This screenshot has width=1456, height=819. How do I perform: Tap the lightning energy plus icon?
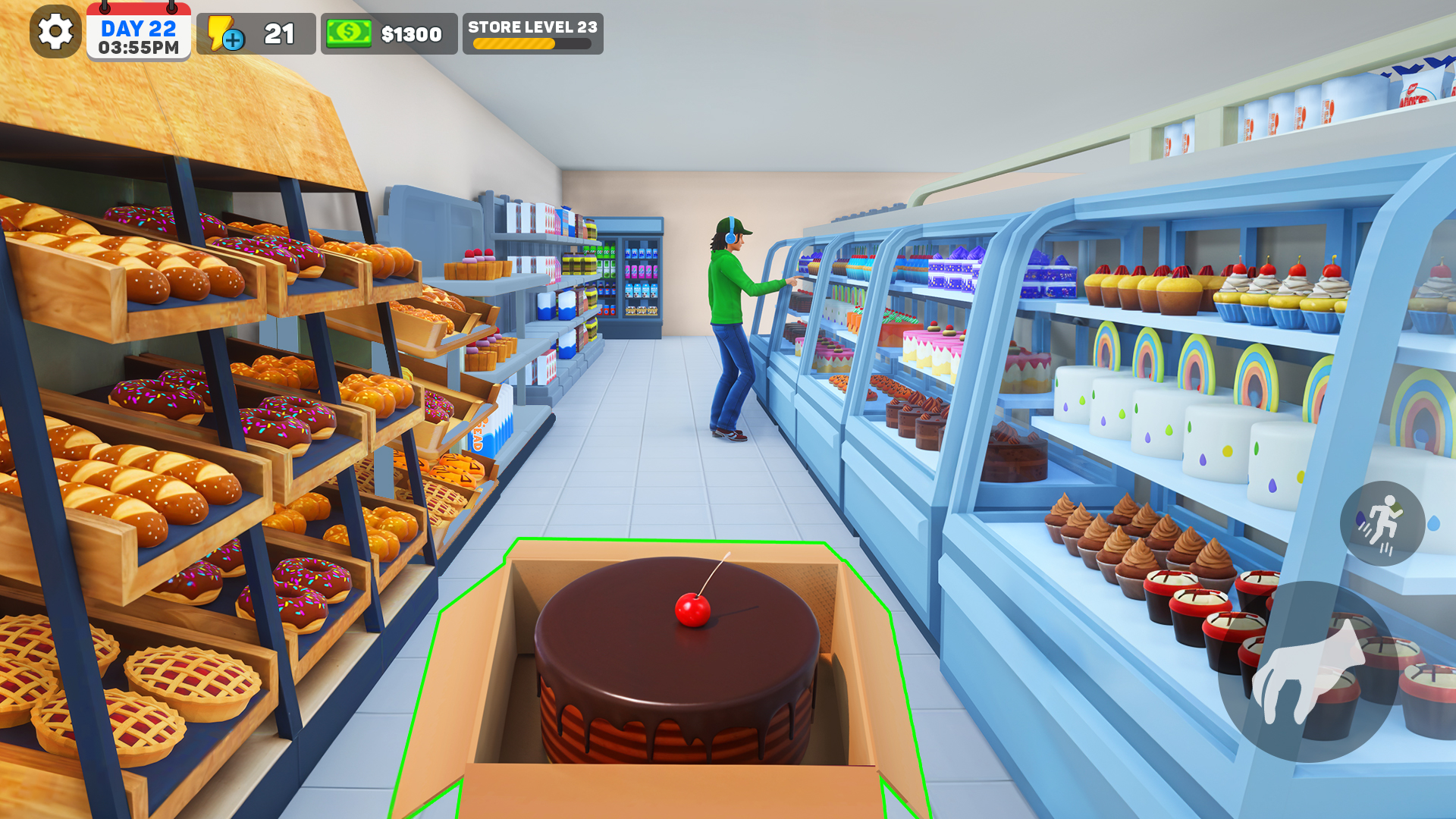tap(221, 32)
